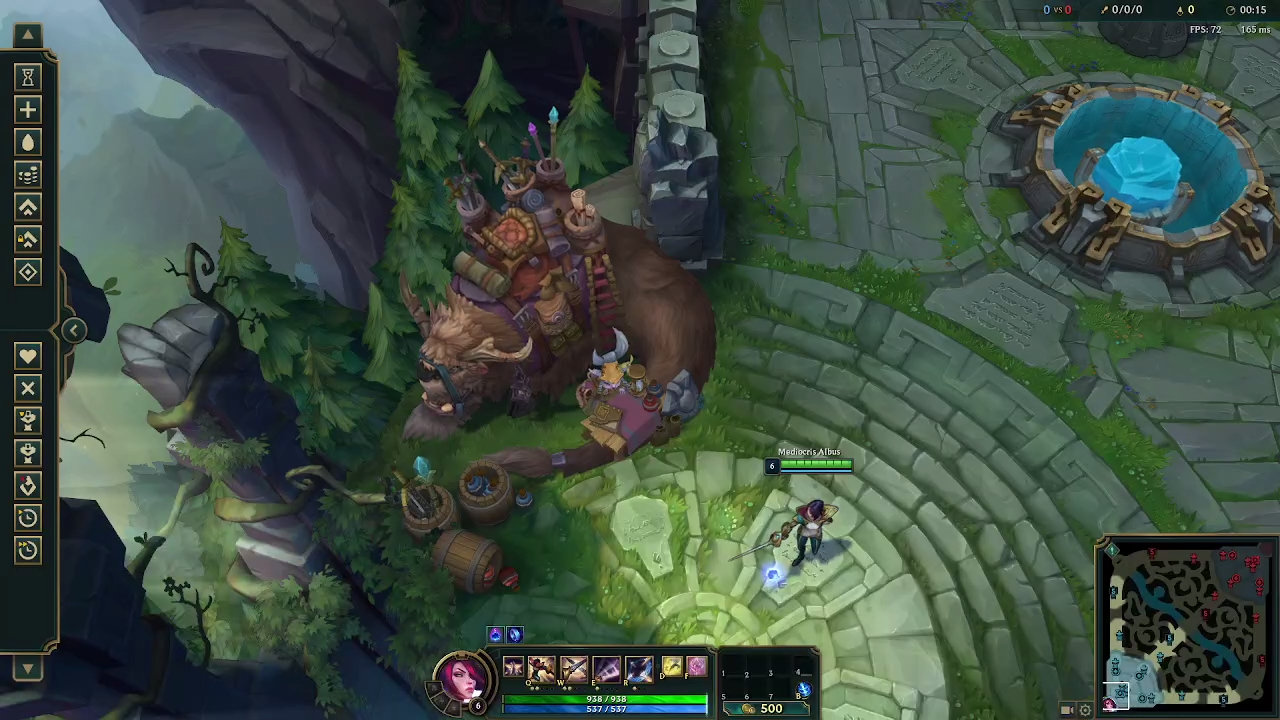Viewport: 1280px width, 720px height.
Task: Toggle health refill with the droplet icon
Action: (27, 142)
